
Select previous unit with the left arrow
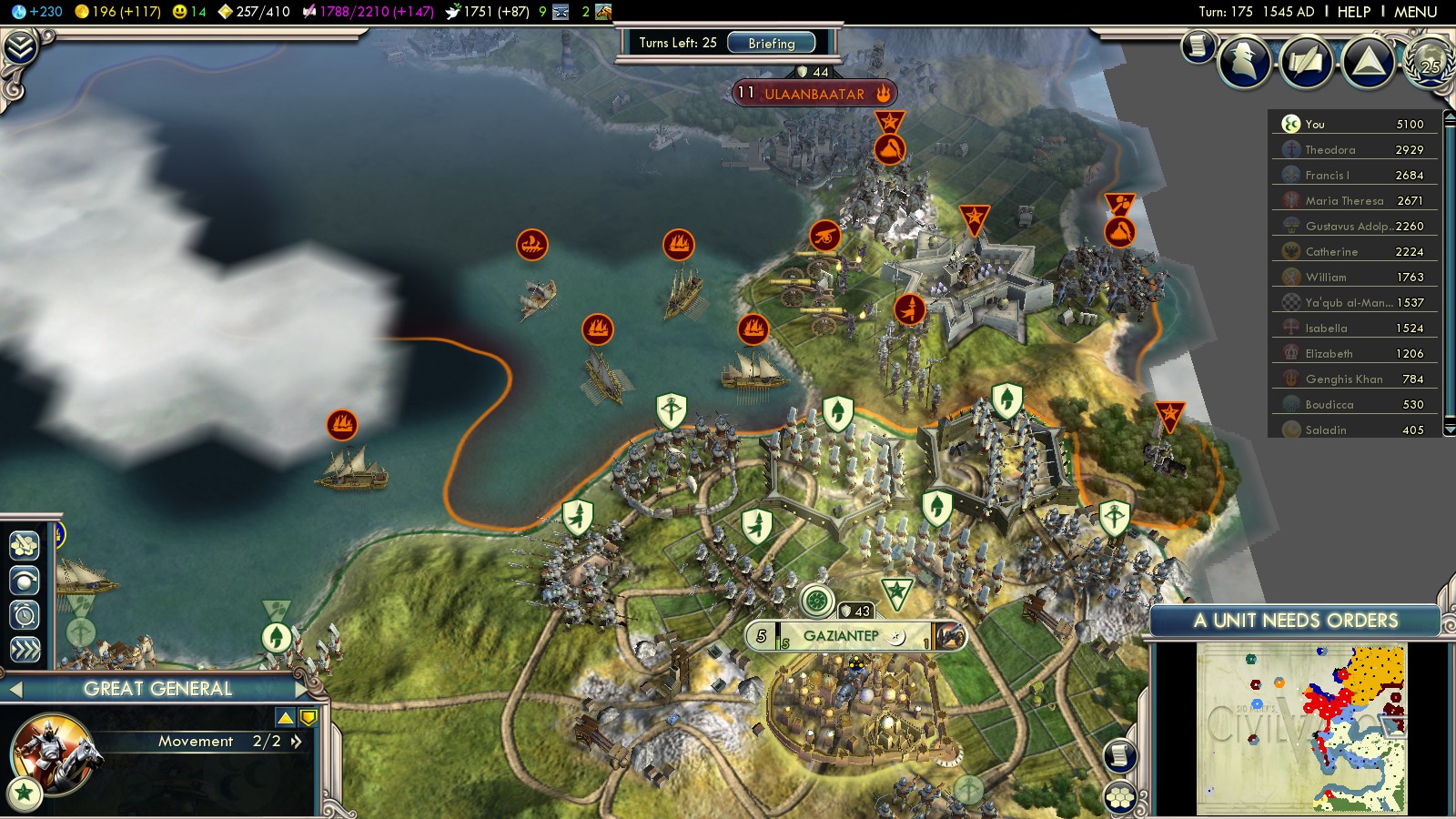(x=15, y=689)
